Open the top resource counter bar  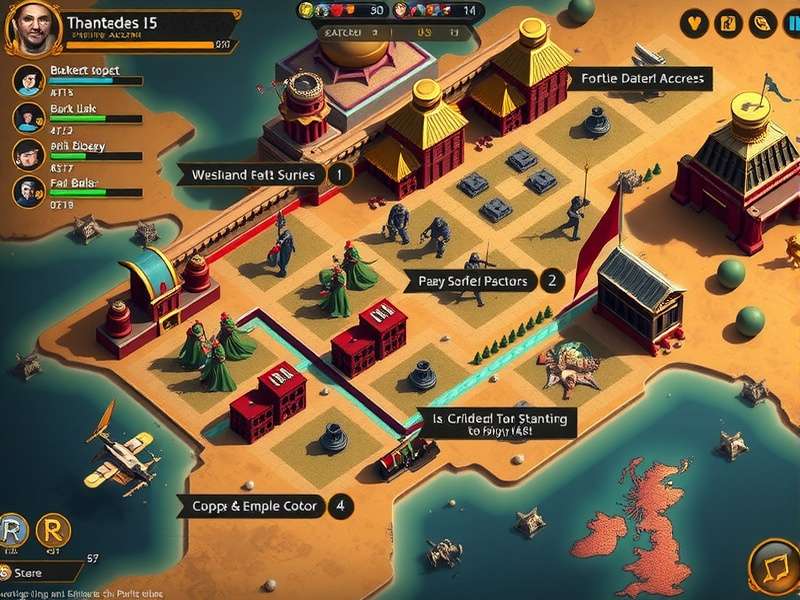tap(391, 10)
